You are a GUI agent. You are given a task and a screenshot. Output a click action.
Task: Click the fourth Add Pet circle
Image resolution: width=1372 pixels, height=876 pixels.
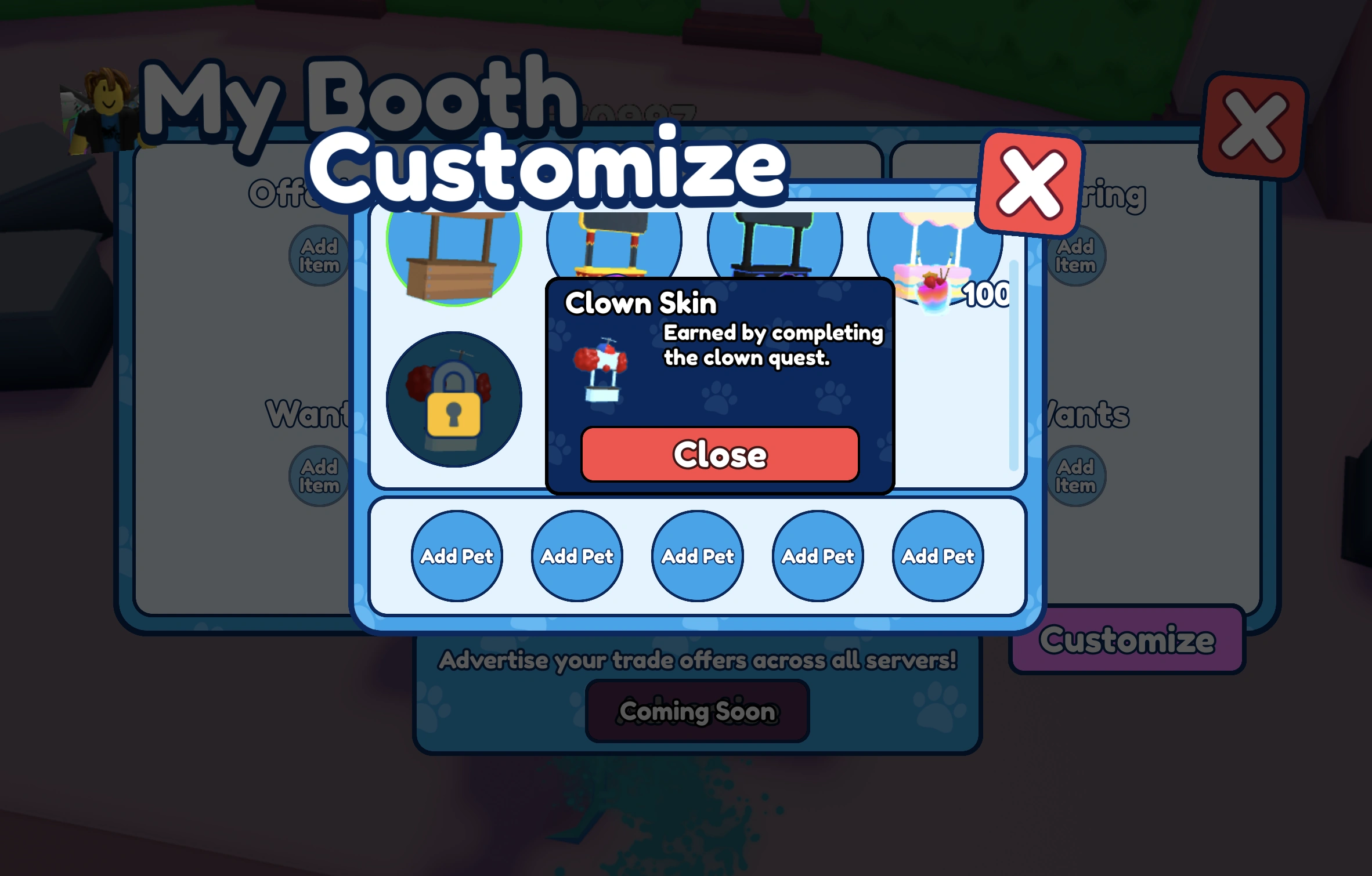pyautogui.click(x=818, y=556)
